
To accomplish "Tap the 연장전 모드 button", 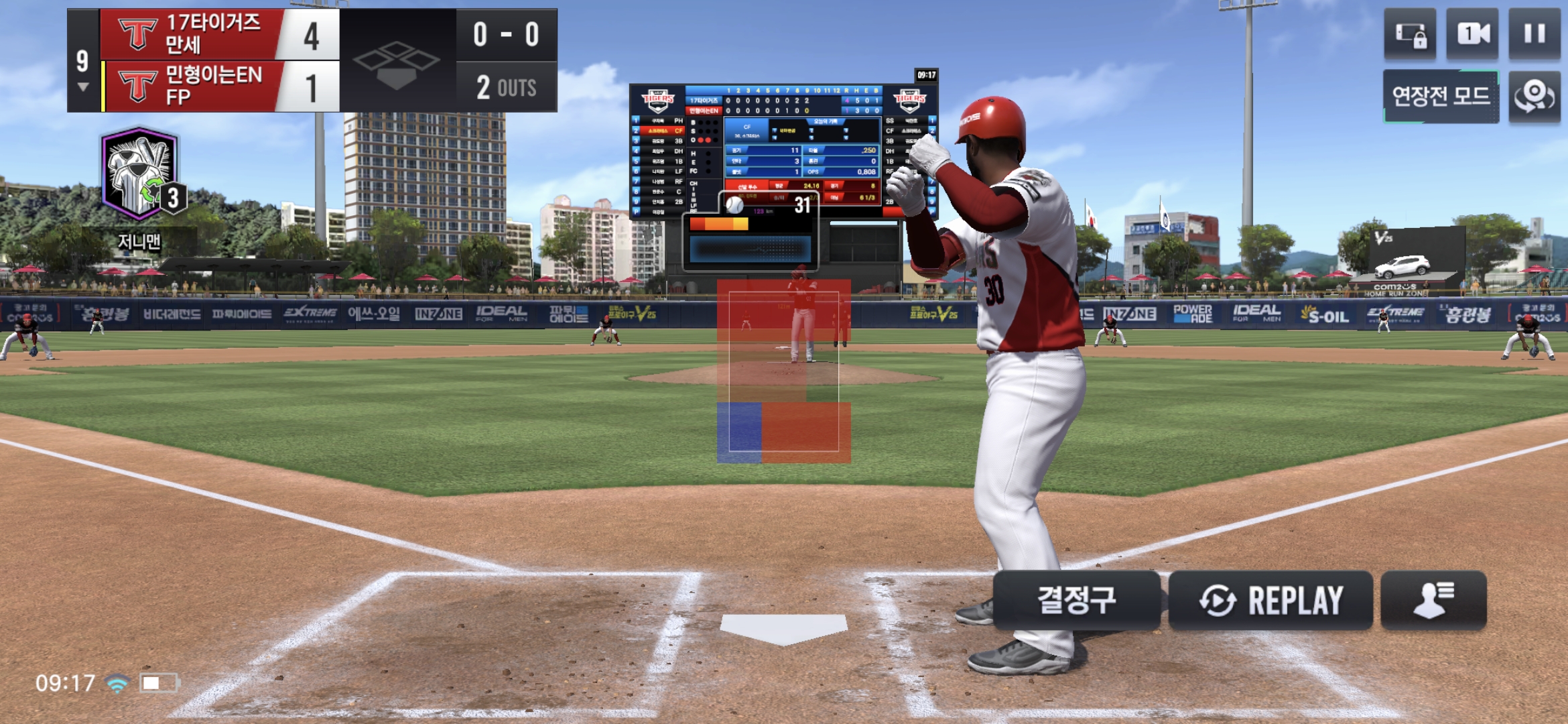I will pyautogui.click(x=1441, y=97).
